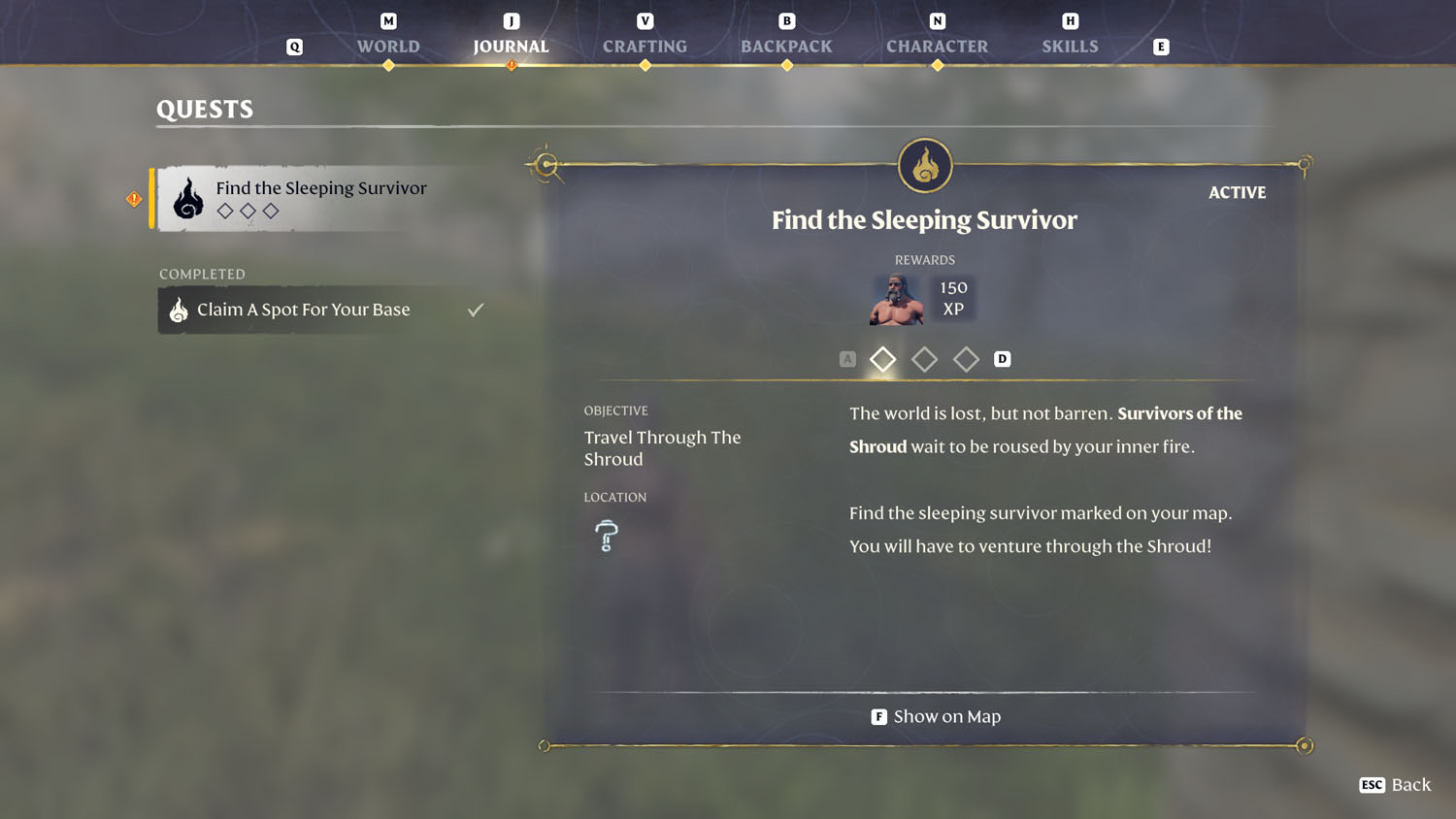This screenshot has height=819, width=1456.
Task: Open the Skills tab
Action: tap(1070, 46)
